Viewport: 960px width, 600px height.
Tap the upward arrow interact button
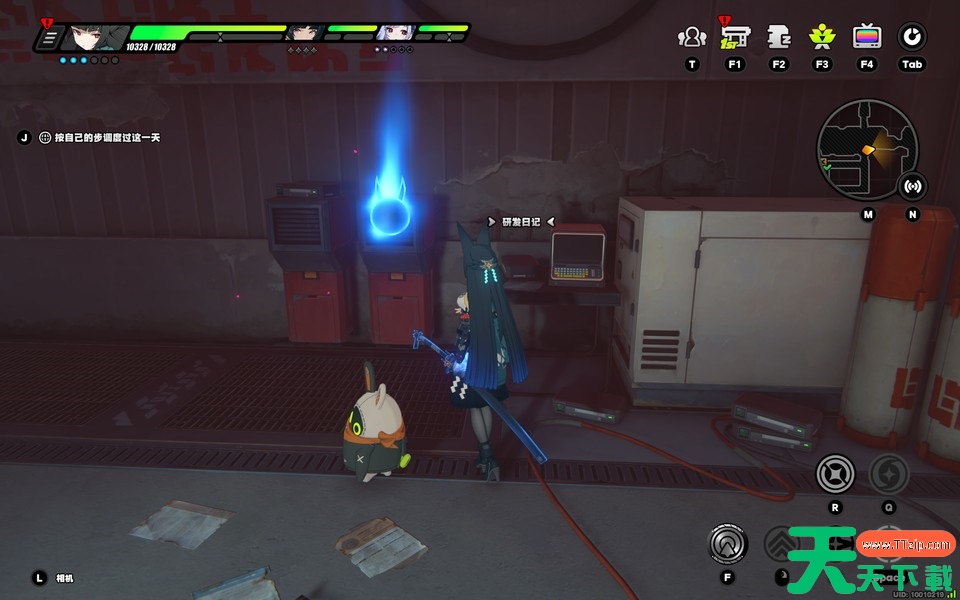click(728, 543)
